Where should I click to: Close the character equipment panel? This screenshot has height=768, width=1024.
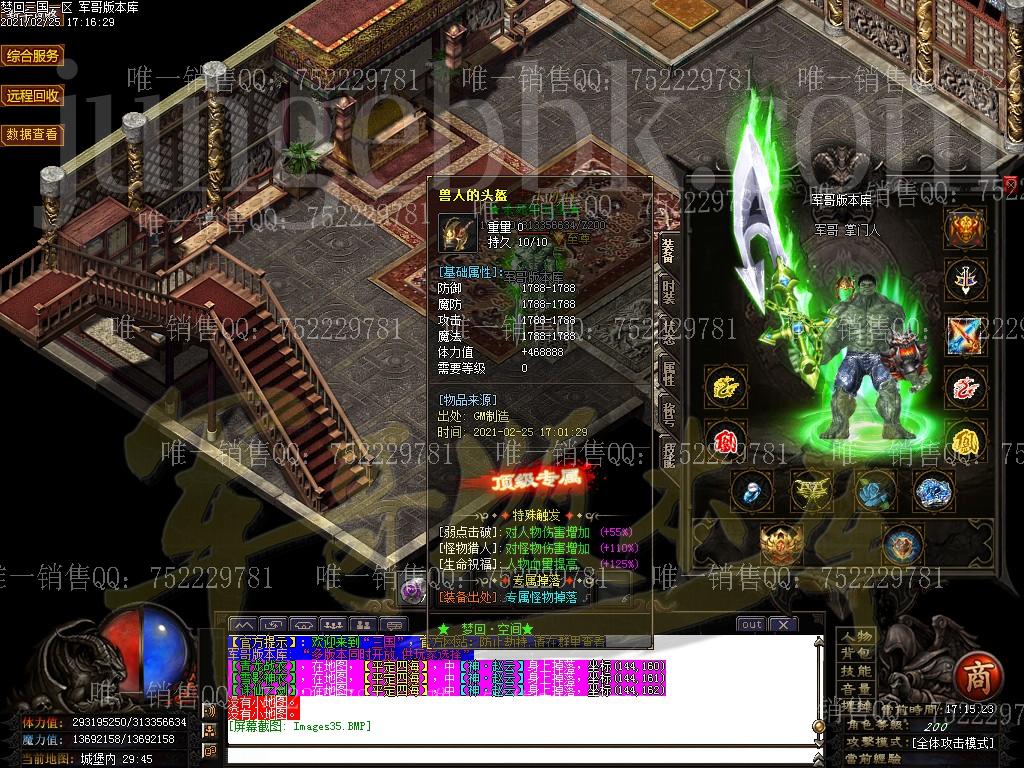(x=1010, y=185)
